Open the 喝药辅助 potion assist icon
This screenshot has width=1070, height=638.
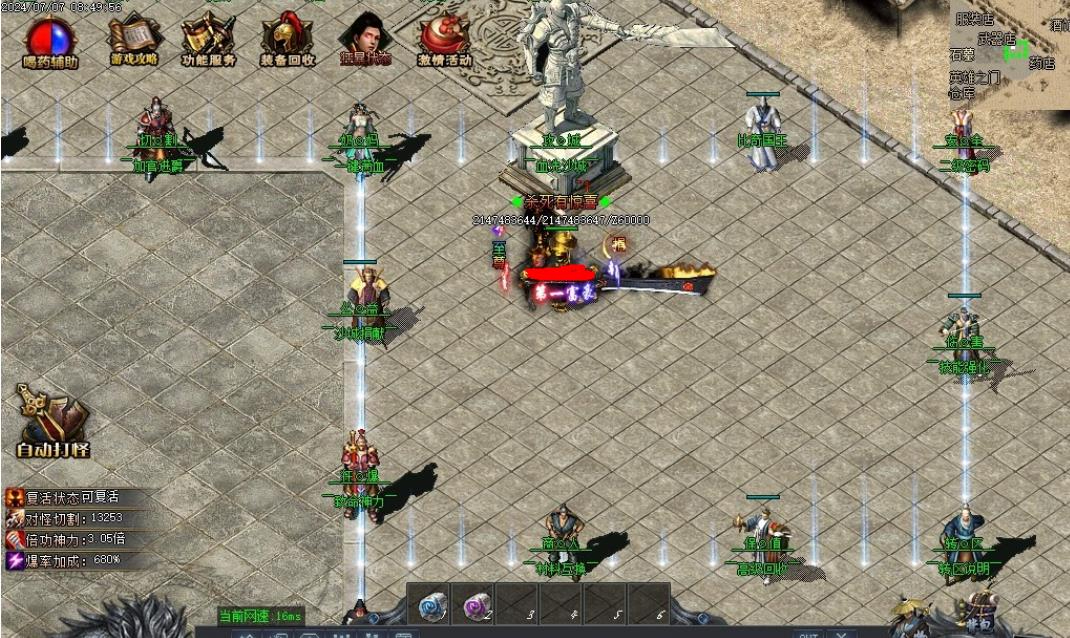(49, 40)
